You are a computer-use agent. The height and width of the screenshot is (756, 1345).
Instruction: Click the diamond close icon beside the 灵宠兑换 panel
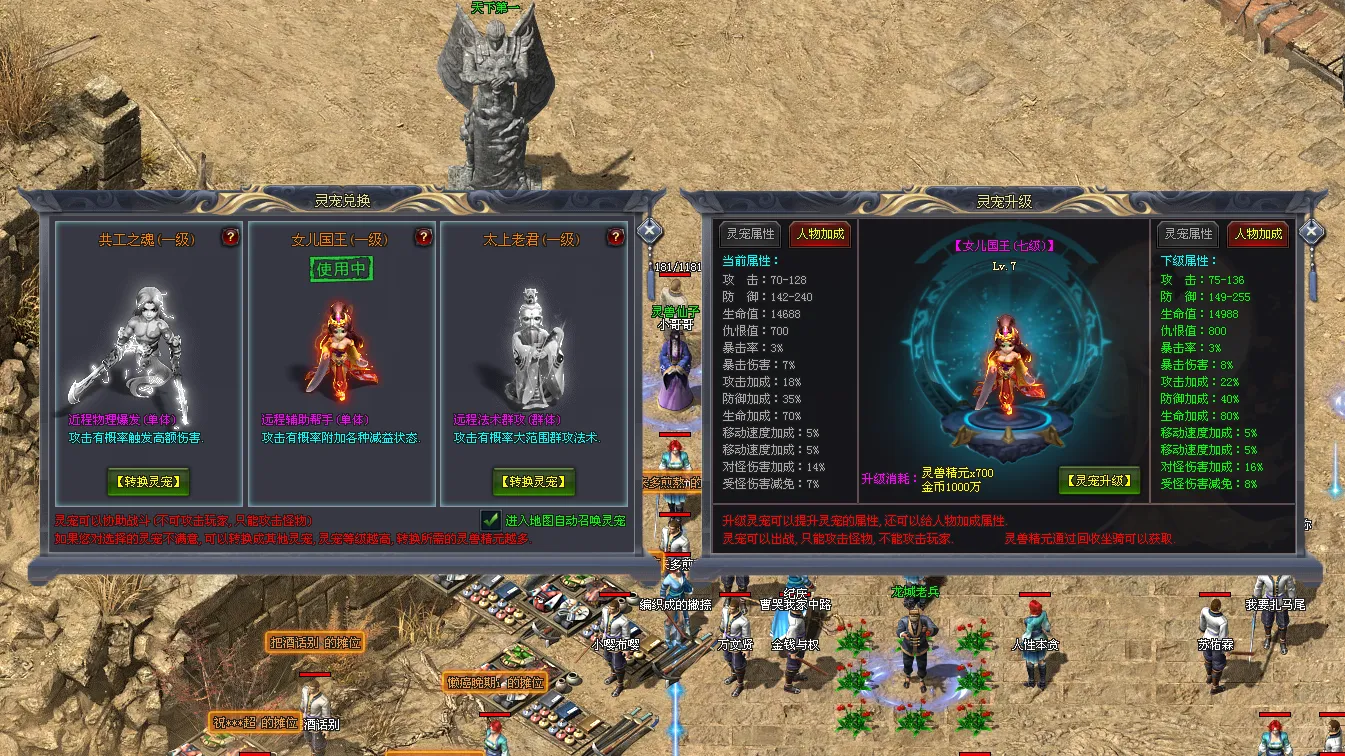(x=651, y=230)
